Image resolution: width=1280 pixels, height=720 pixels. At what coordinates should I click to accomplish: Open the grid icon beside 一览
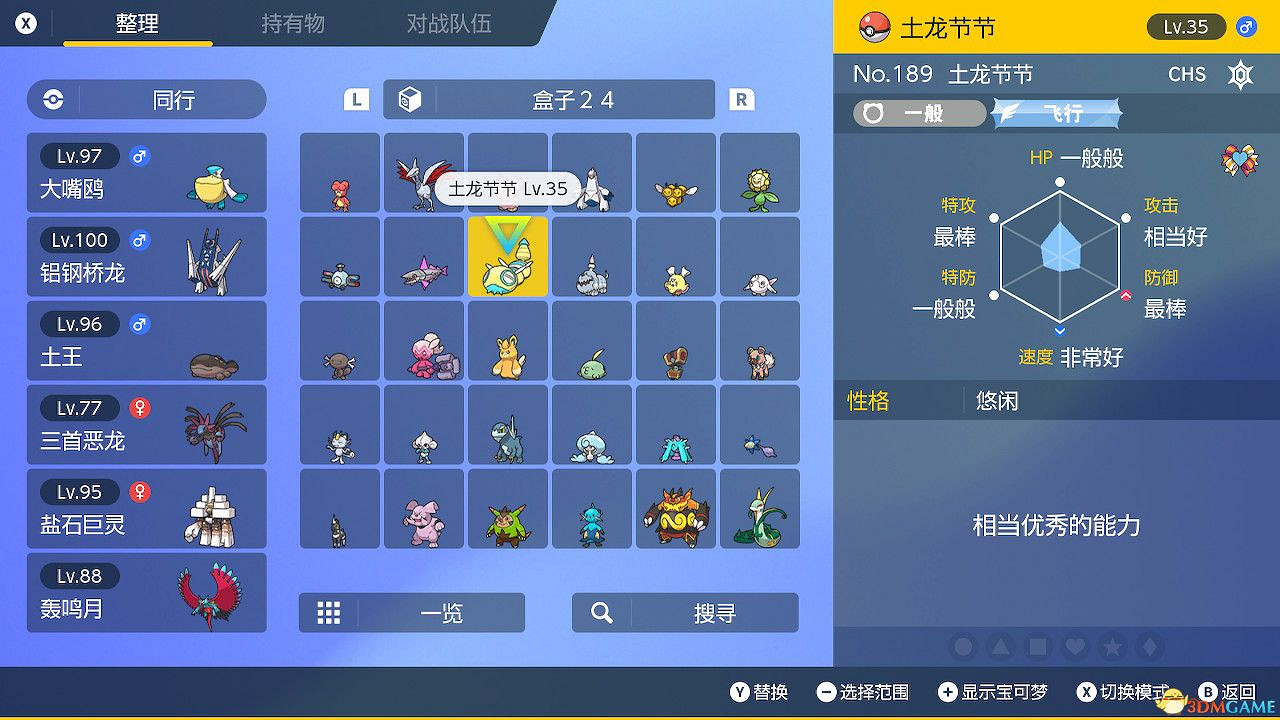(x=330, y=612)
